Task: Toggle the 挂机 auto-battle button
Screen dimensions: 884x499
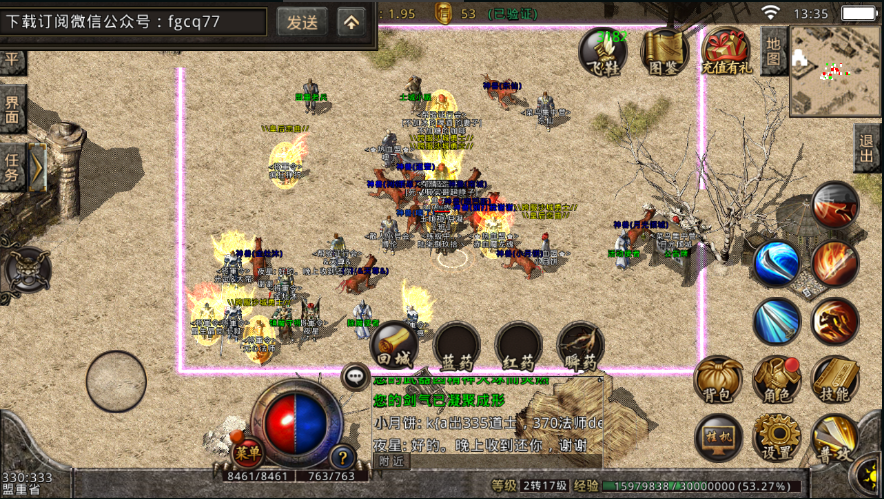Action: click(x=718, y=438)
